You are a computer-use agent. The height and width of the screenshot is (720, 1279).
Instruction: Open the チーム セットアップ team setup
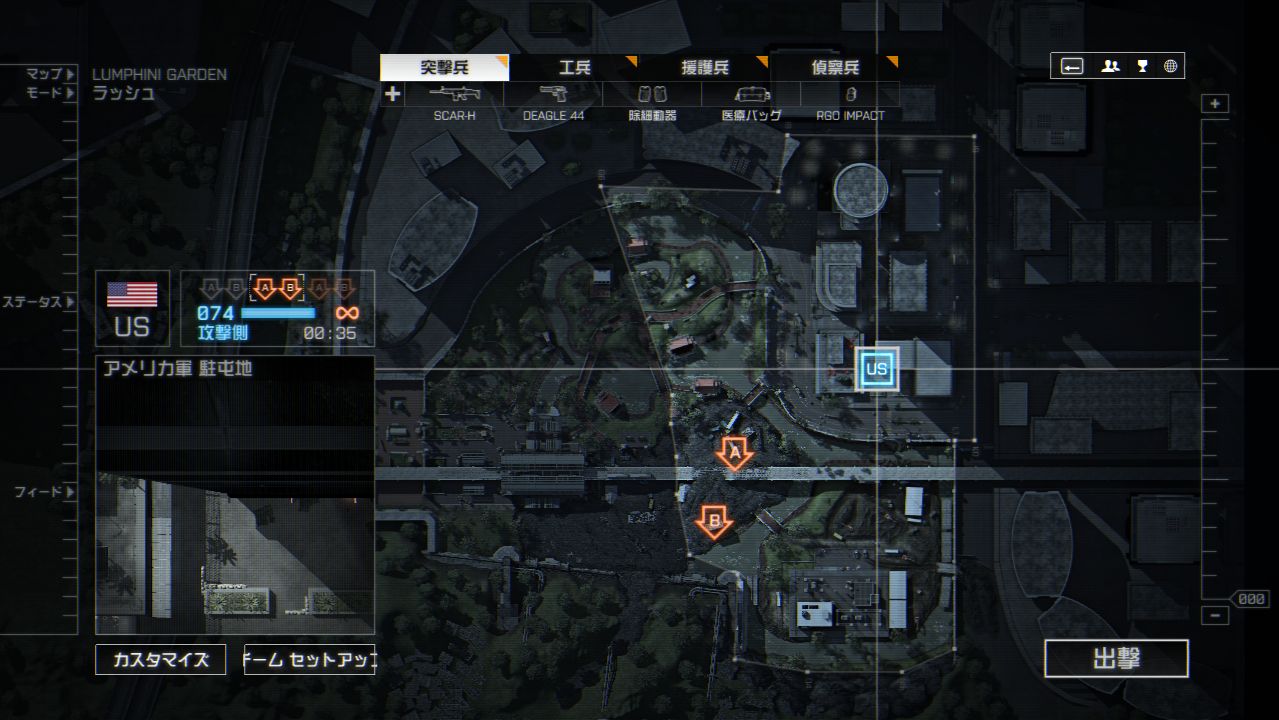[x=309, y=660]
